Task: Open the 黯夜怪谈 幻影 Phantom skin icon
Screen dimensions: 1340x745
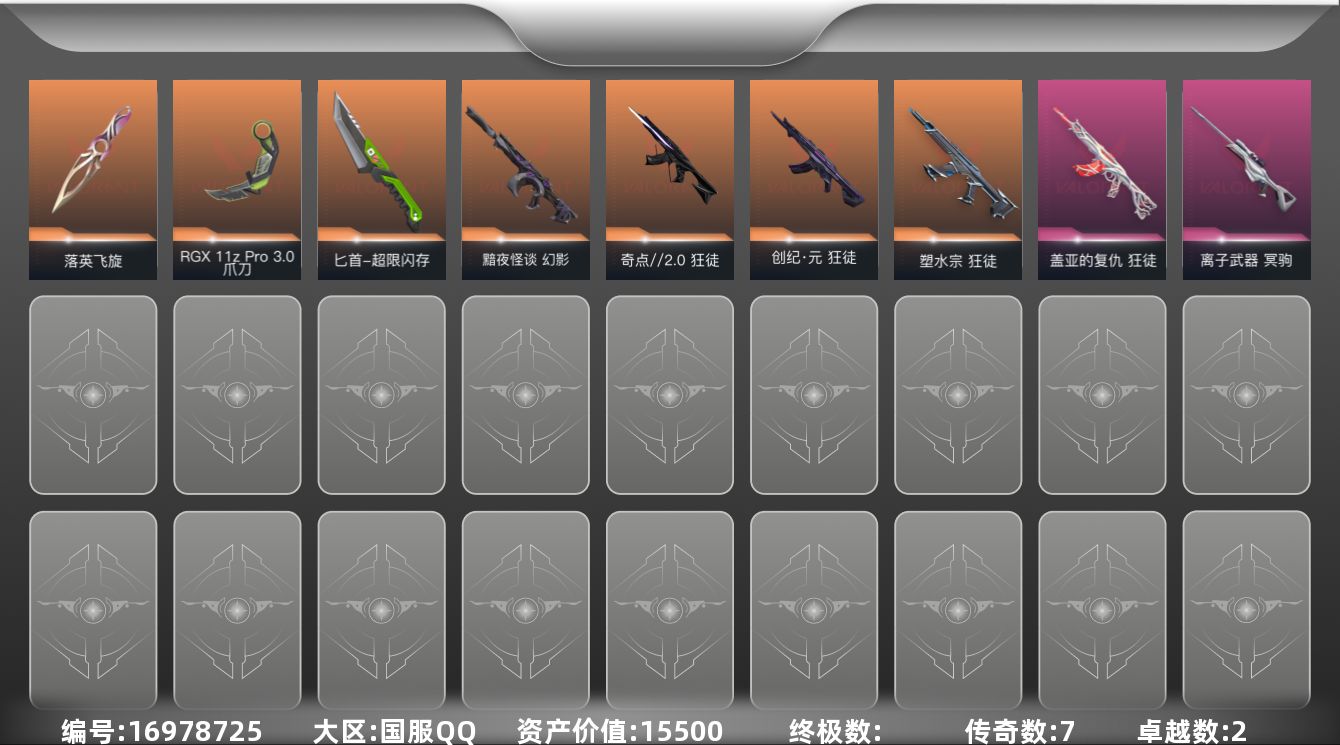Action: pyautogui.click(x=525, y=160)
